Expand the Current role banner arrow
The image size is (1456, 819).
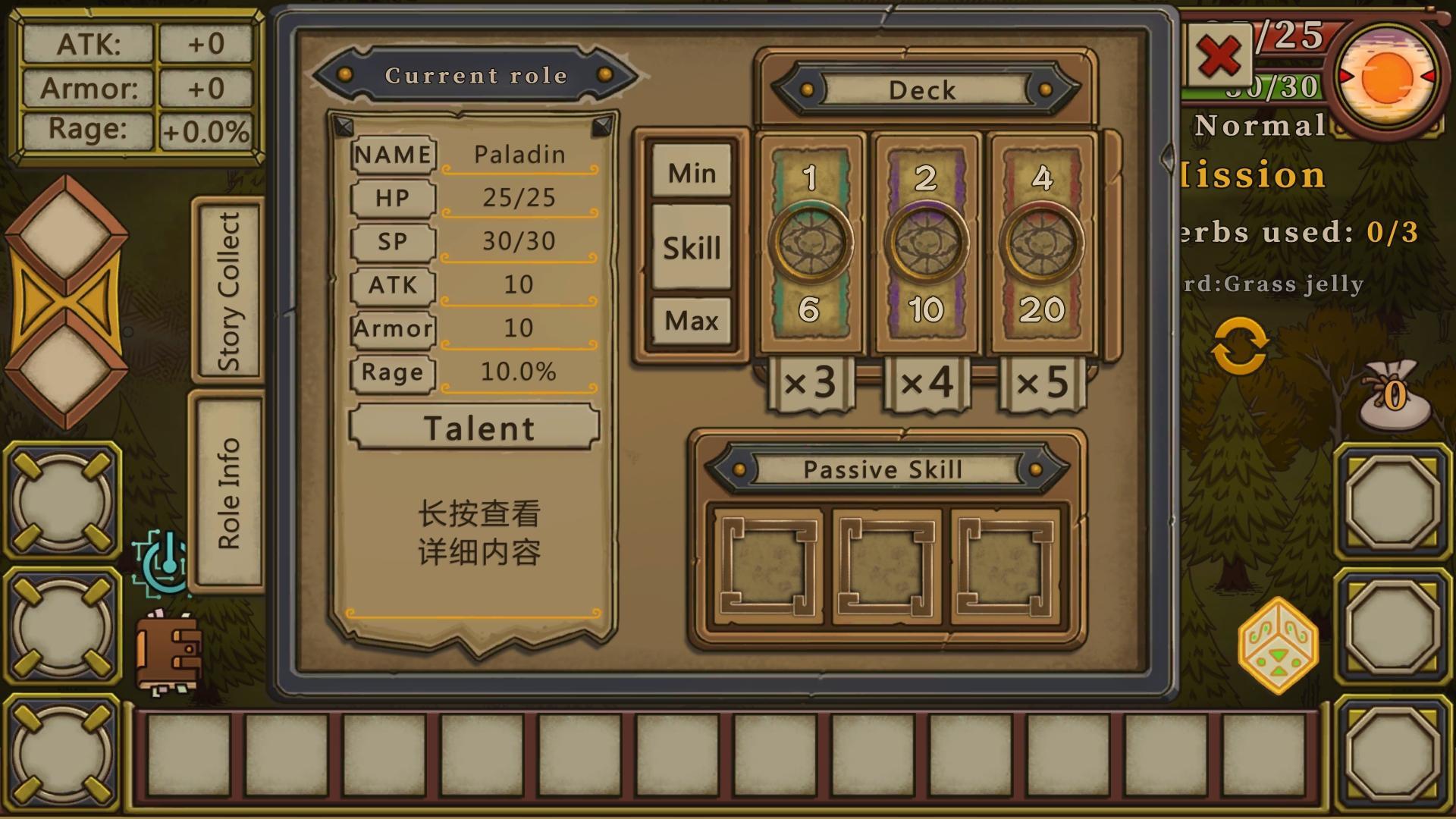pos(604,74)
